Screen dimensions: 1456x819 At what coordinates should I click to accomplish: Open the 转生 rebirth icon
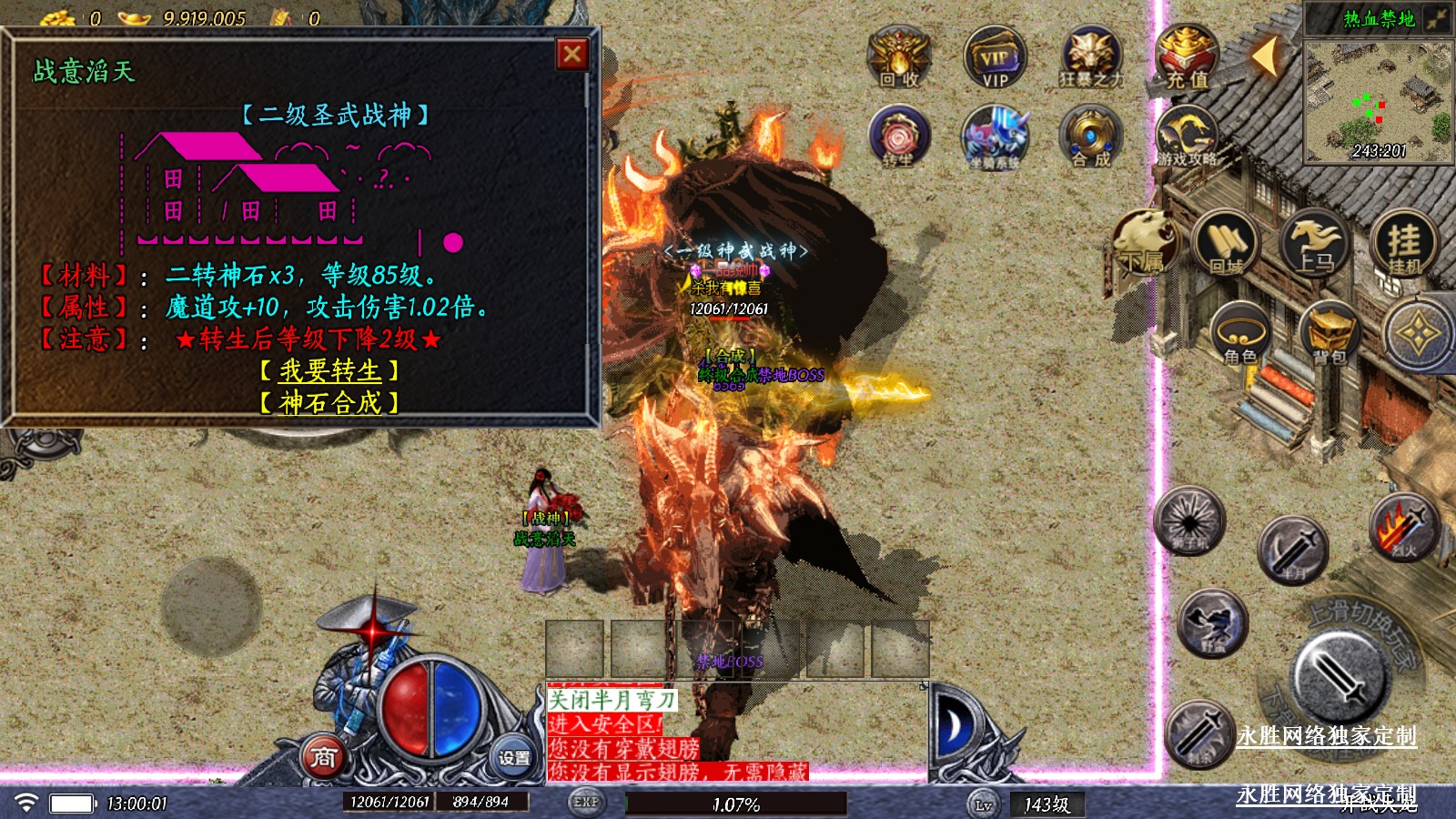point(899,136)
